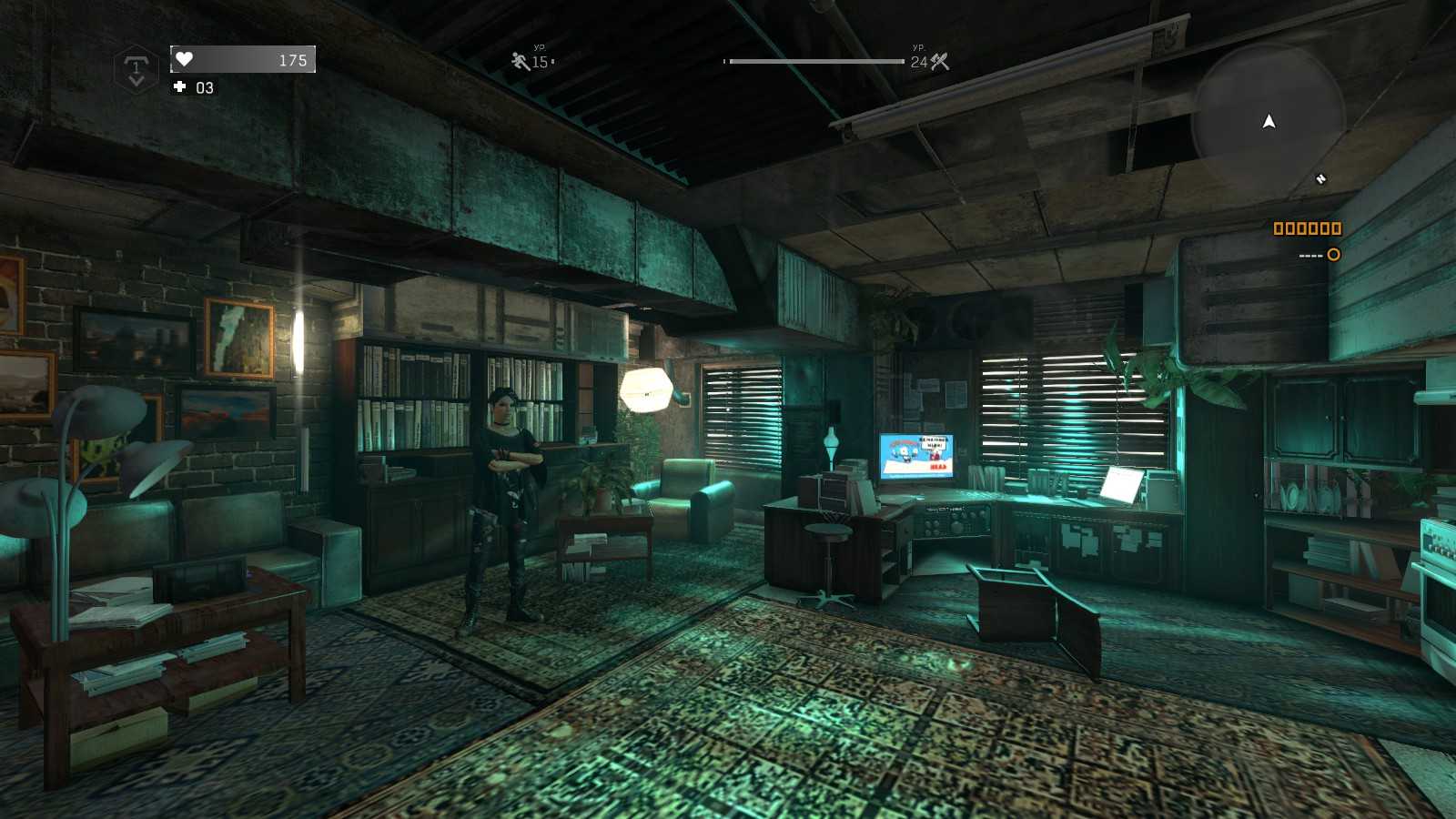Click the orange objective tracker squares
The image size is (1456, 819).
tap(1307, 228)
